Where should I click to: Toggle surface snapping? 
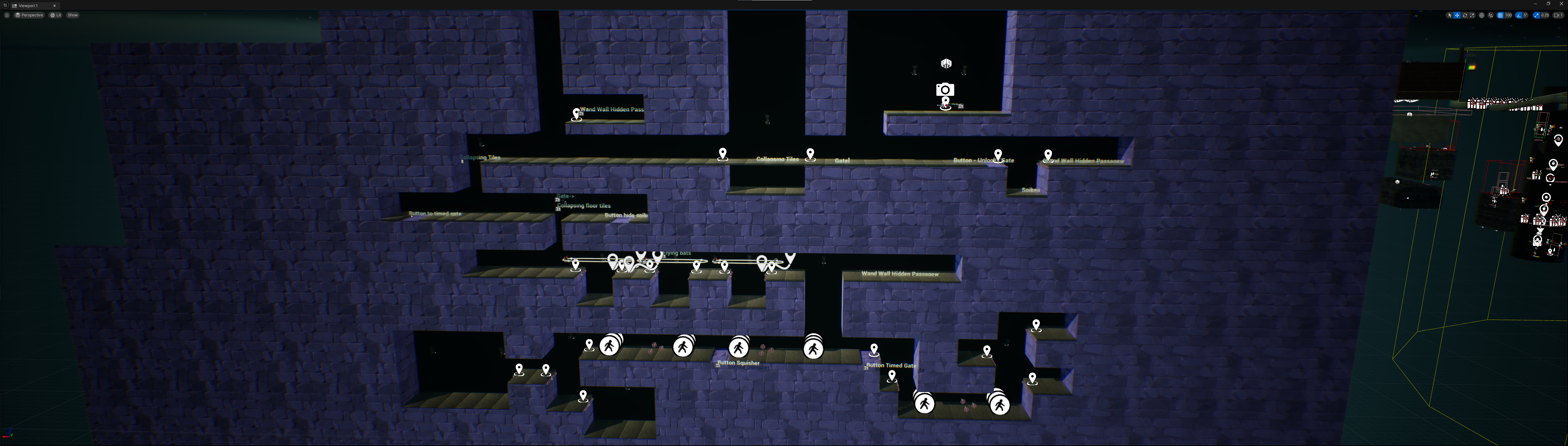[x=1491, y=15]
